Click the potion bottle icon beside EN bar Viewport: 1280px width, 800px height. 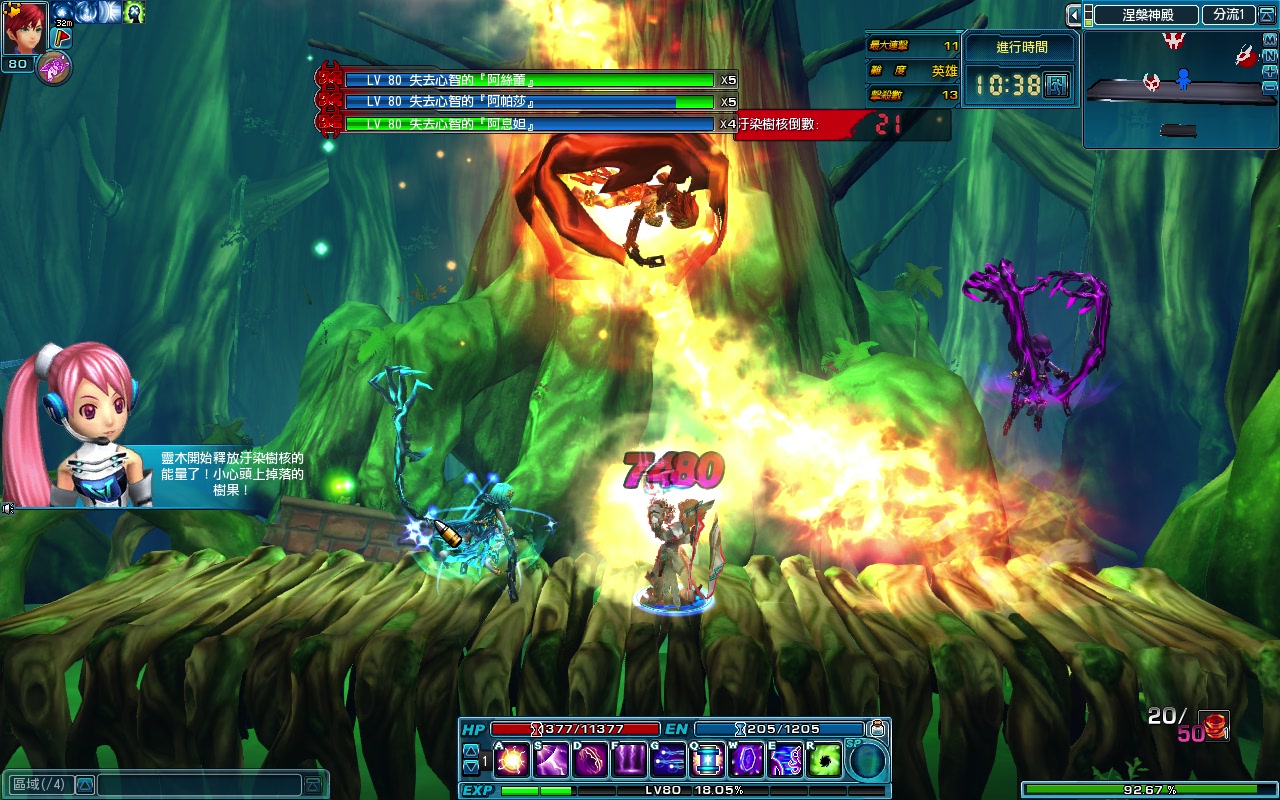877,729
